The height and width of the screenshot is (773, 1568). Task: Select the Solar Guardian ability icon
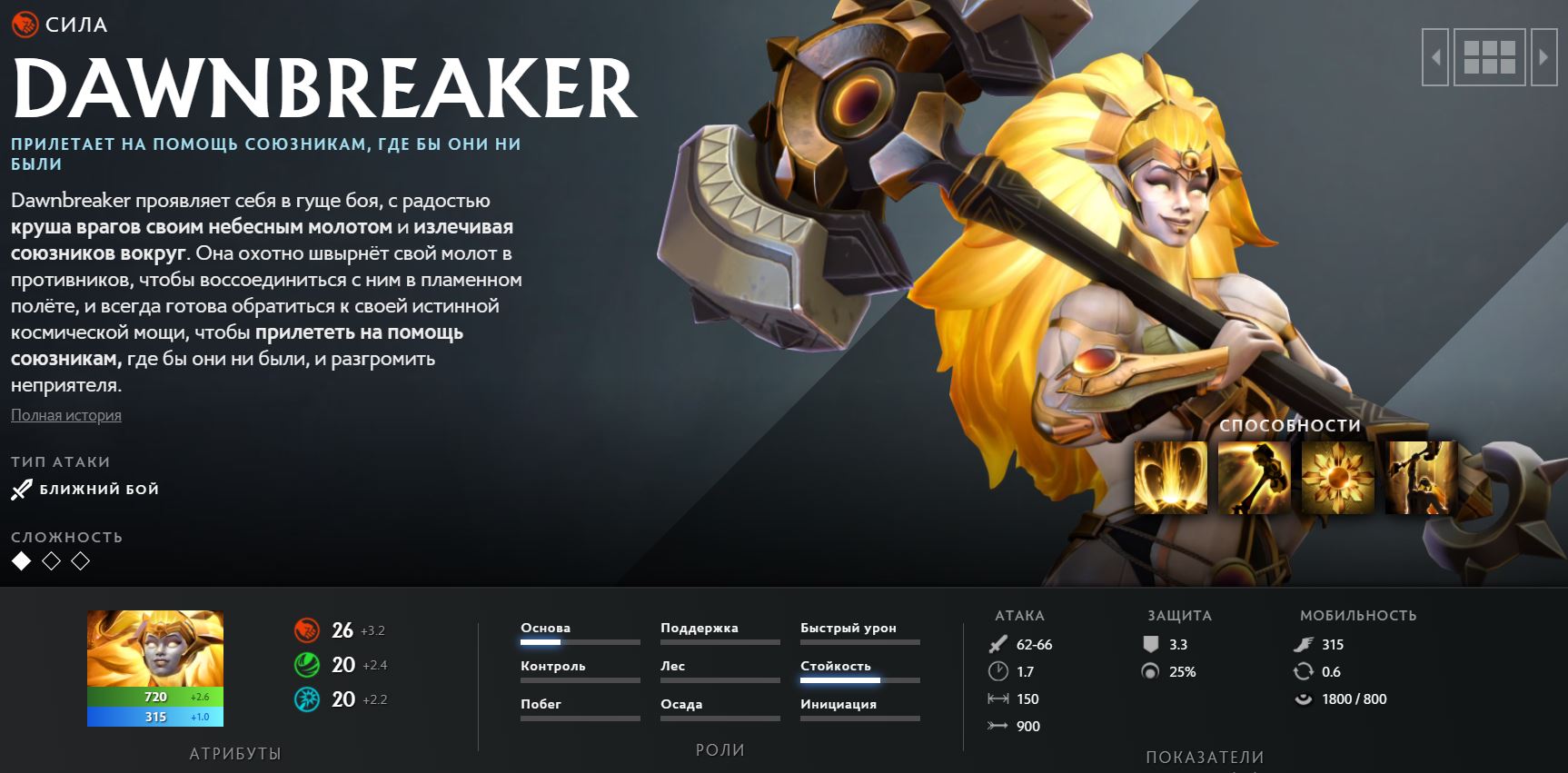(x=1421, y=478)
